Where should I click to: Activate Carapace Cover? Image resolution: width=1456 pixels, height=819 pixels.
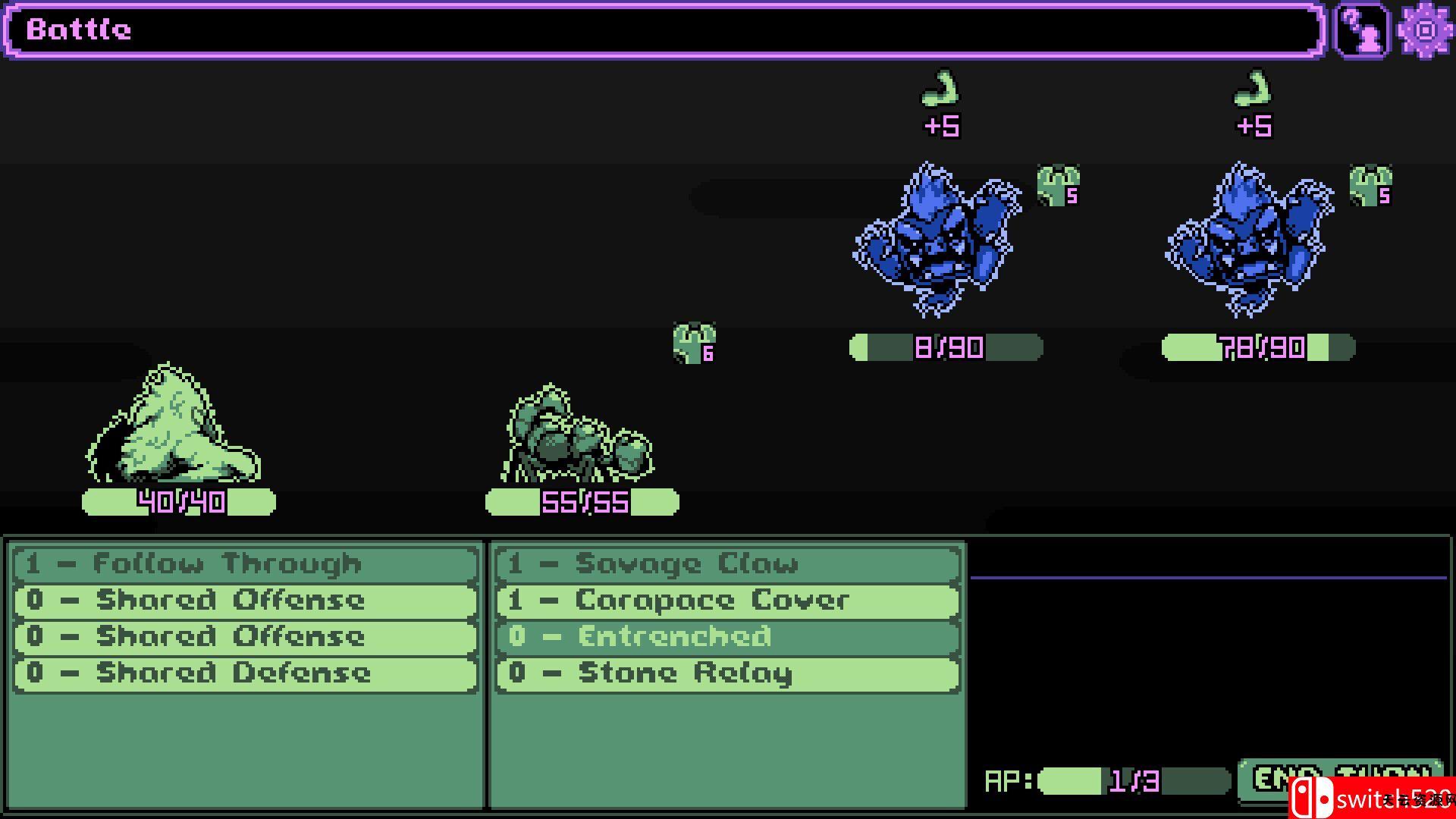point(728,601)
